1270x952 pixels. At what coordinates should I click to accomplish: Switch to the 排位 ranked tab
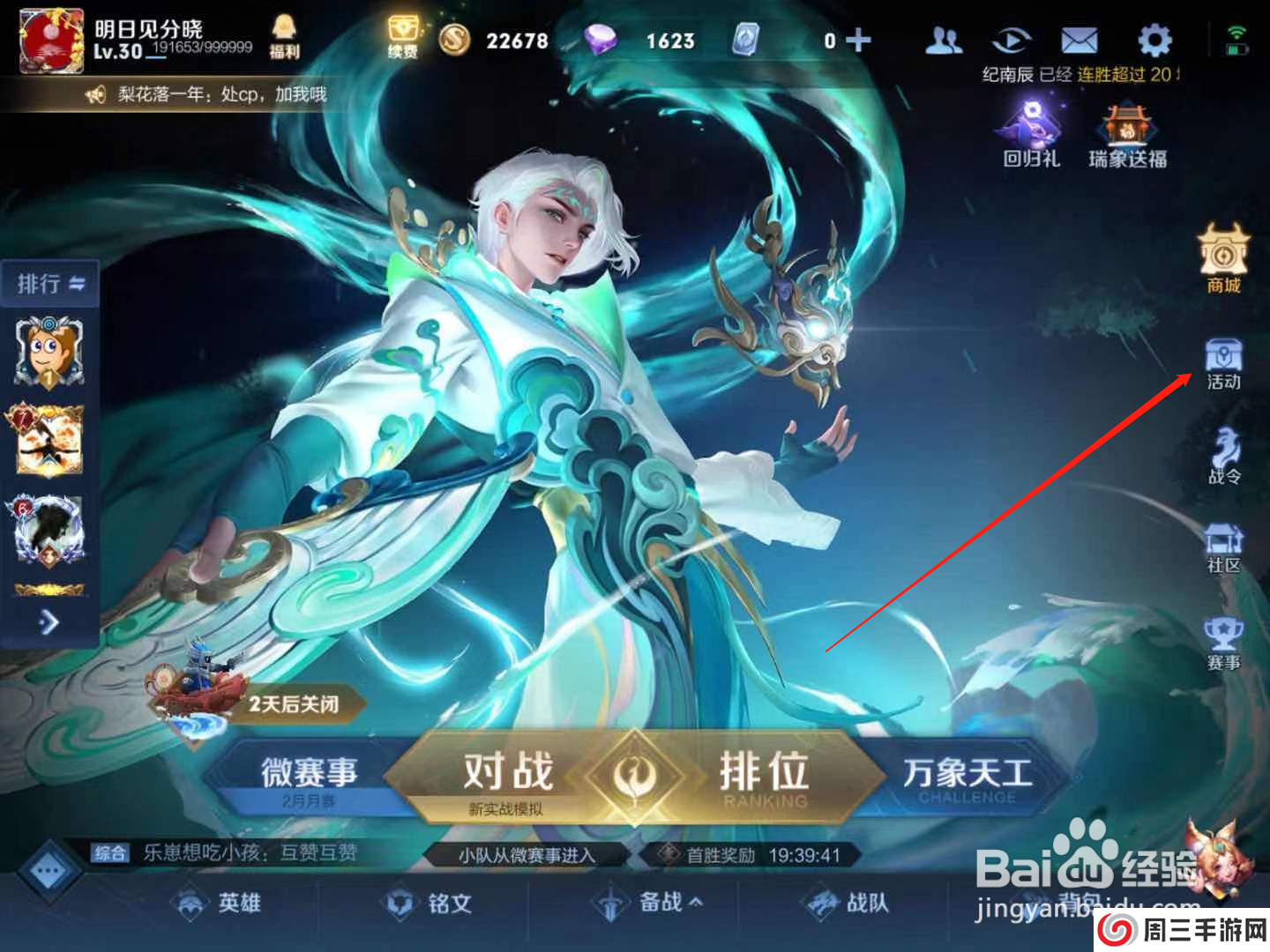coord(764,771)
